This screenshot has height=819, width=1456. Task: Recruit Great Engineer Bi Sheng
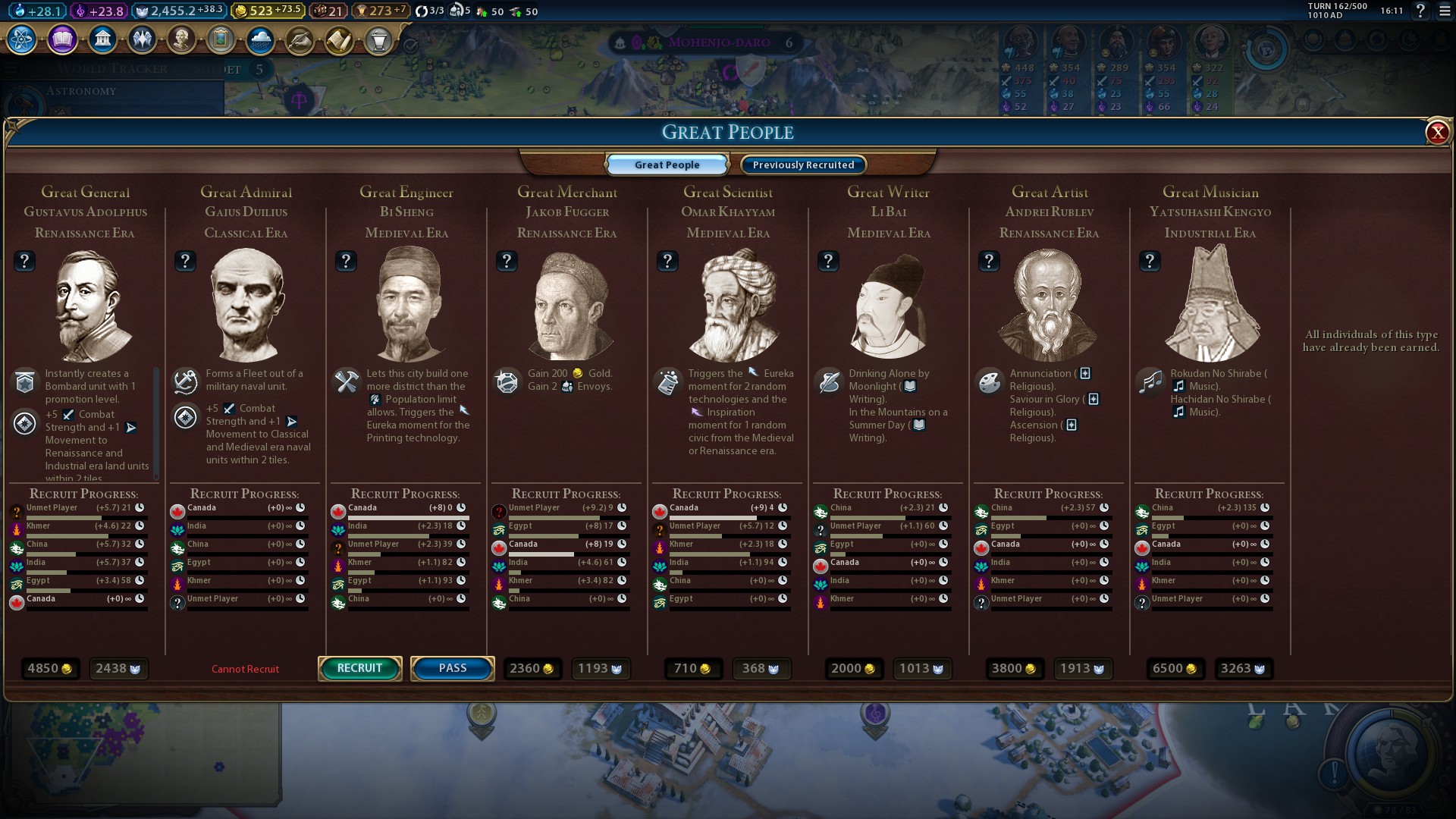point(359,668)
